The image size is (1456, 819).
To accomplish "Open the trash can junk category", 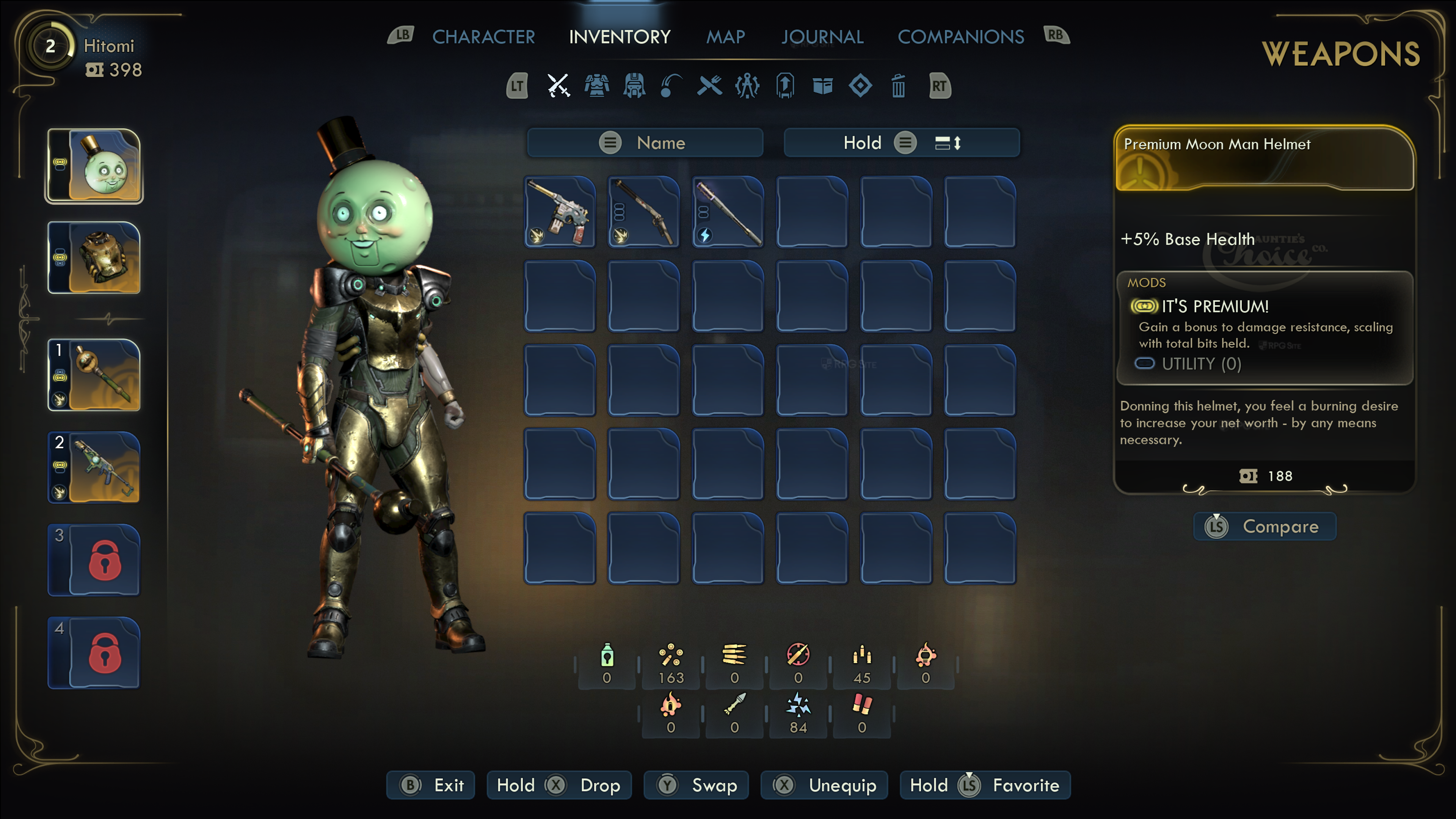I will point(898,86).
